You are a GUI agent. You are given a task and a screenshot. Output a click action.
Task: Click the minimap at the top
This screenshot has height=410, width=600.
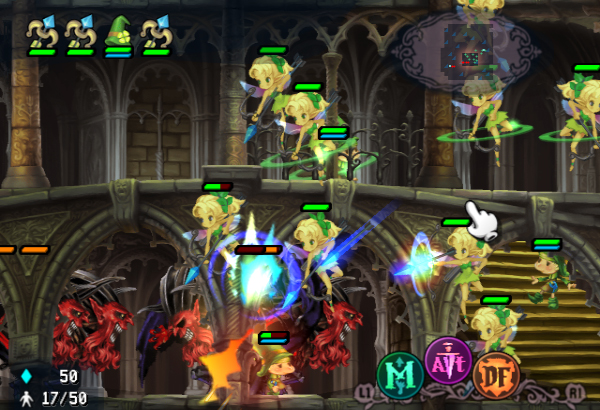point(467,48)
